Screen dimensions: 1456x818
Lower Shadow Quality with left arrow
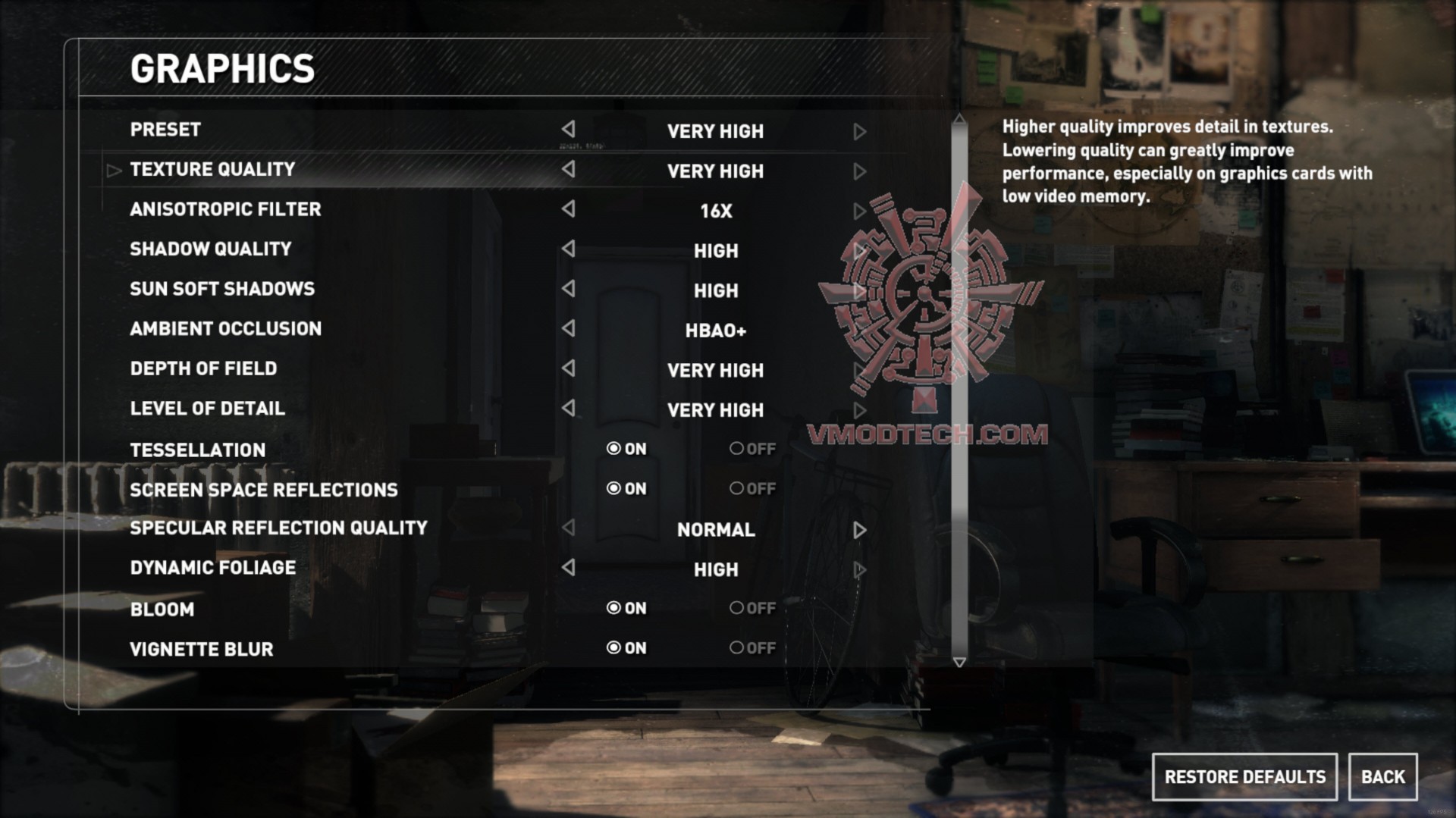(x=568, y=249)
